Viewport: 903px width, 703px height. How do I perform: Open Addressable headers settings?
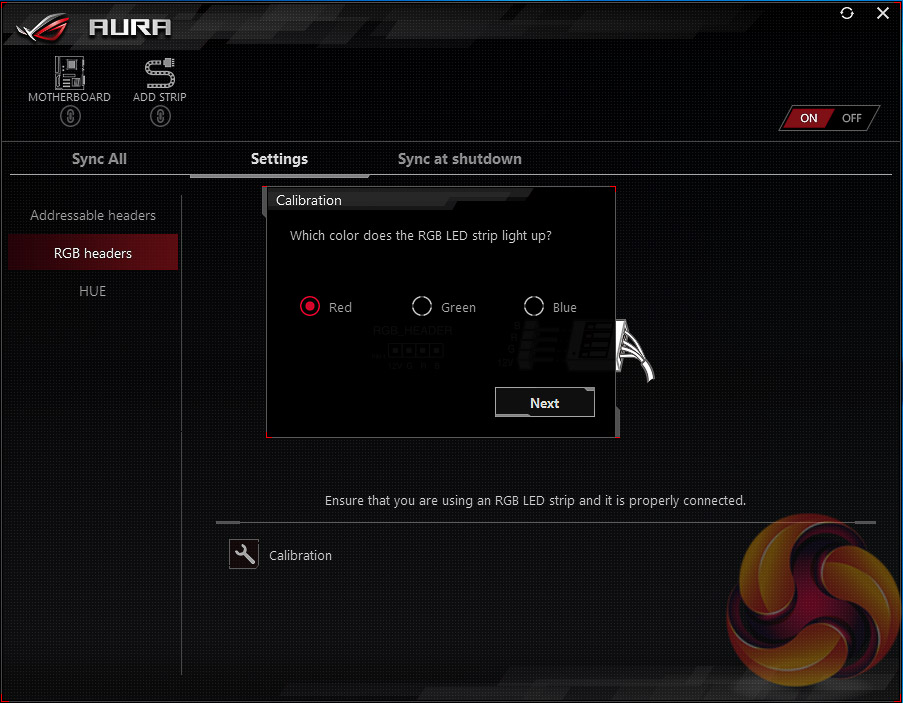(x=93, y=215)
